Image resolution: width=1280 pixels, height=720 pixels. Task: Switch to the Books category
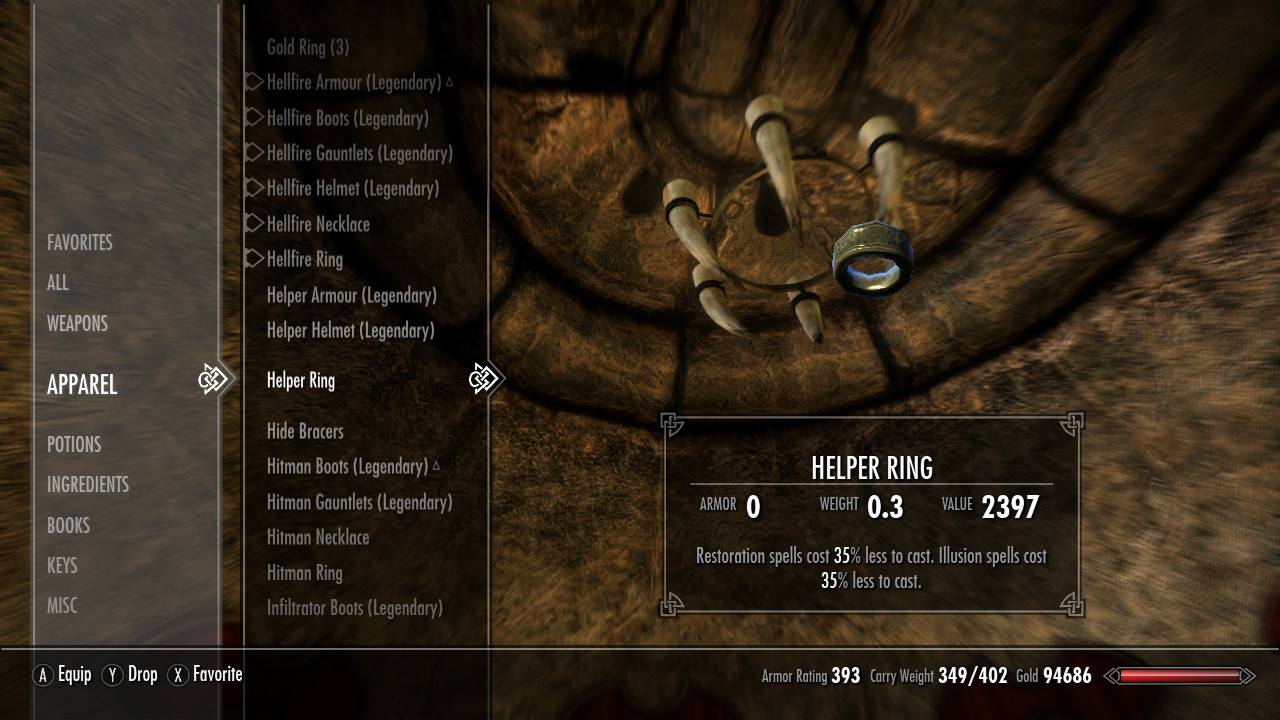[68, 525]
